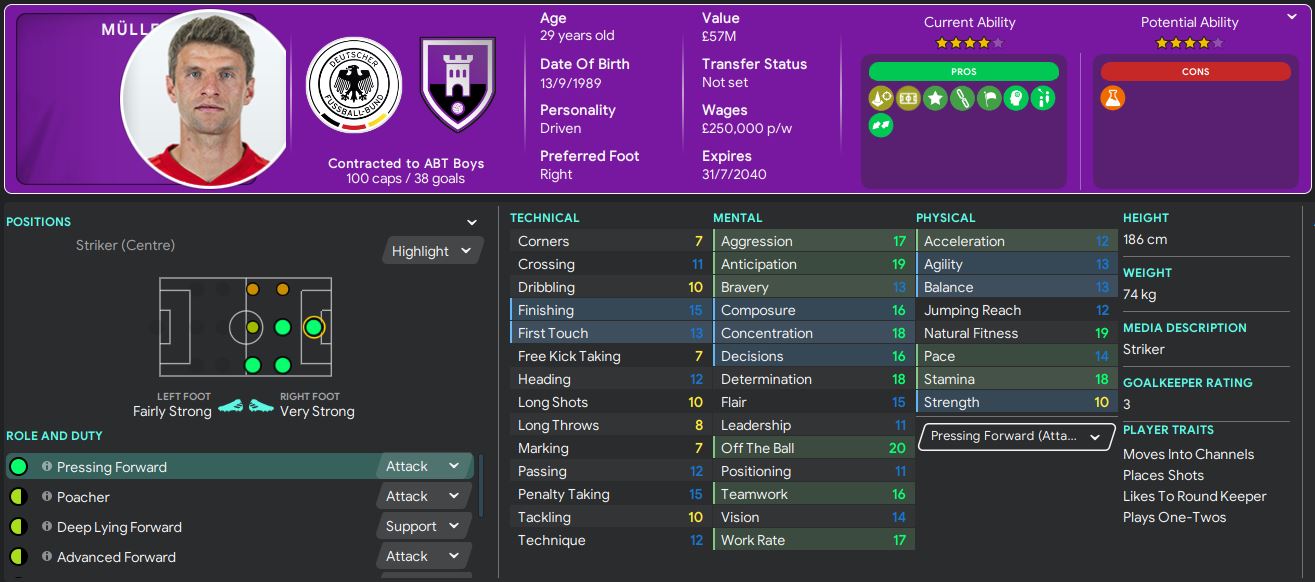The width and height of the screenshot is (1315, 582).
Task: Click the ABT Boys club badge
Action: click(x=457, y=85)
